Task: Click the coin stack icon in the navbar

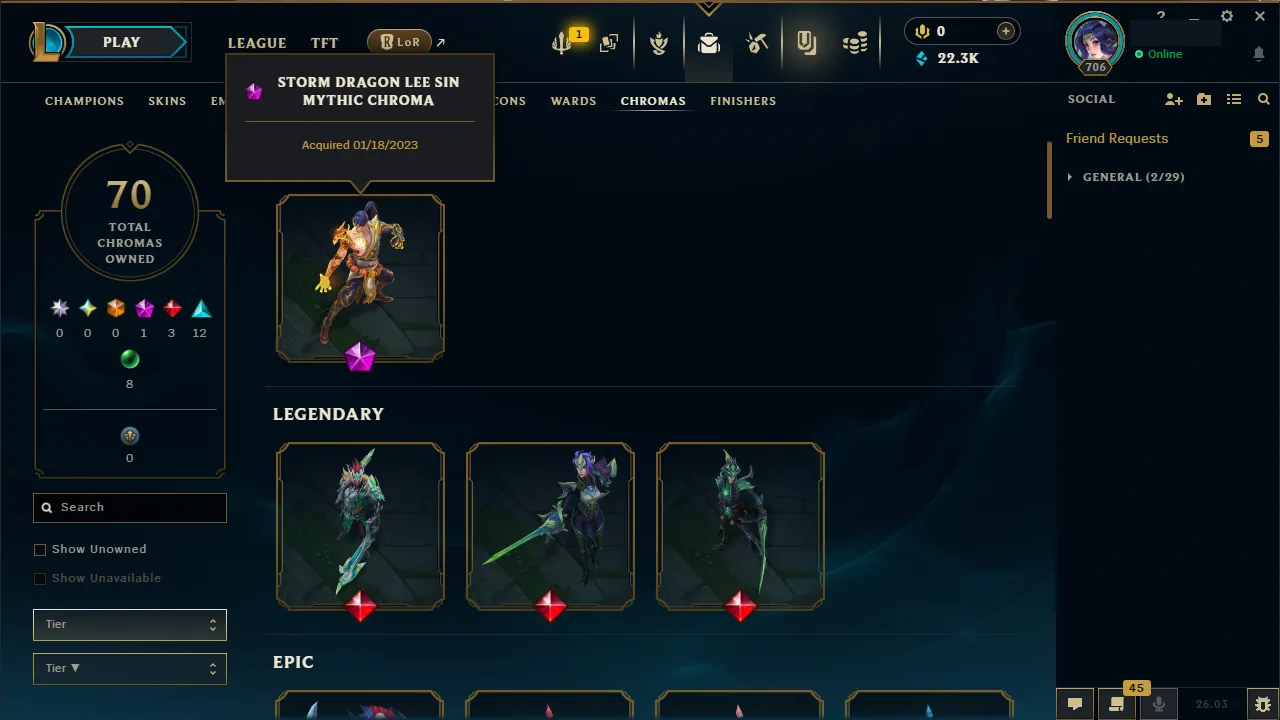Action: pyautogui.click(x=854, y=43)
